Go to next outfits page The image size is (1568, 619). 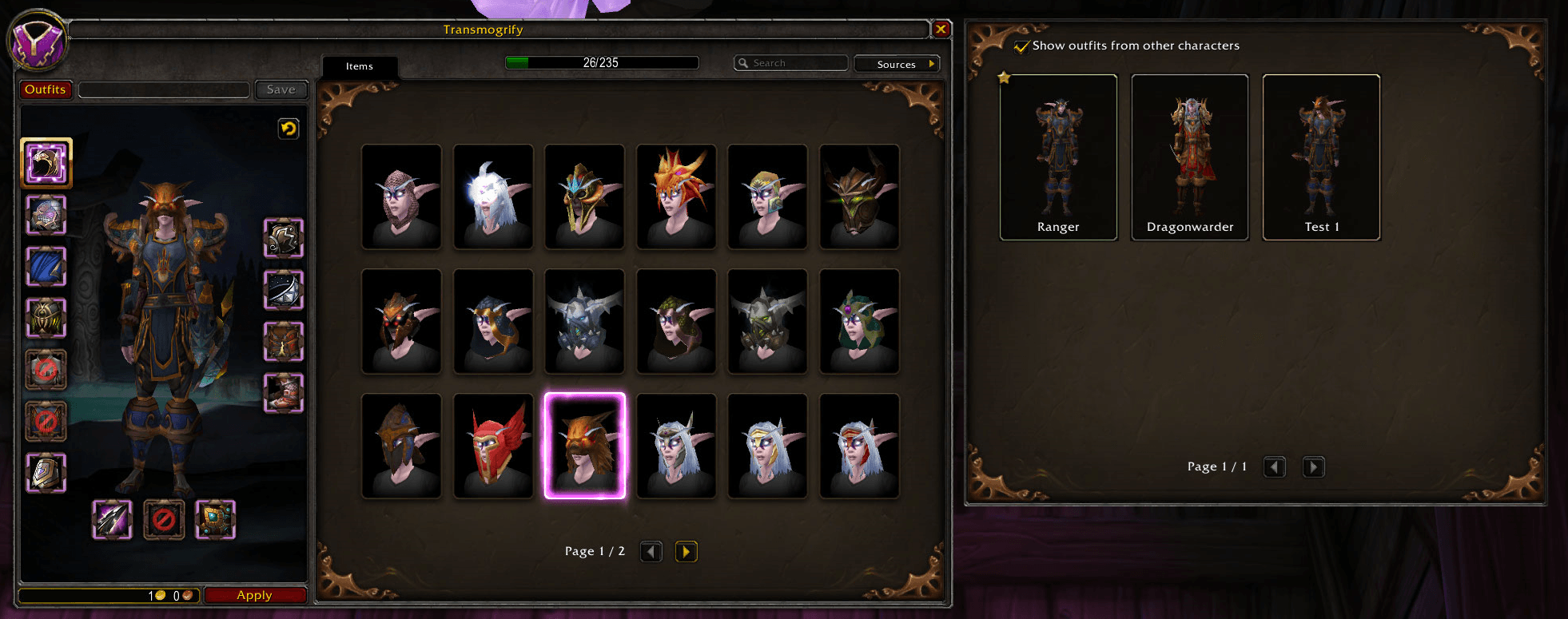(x=1313, y=466)
